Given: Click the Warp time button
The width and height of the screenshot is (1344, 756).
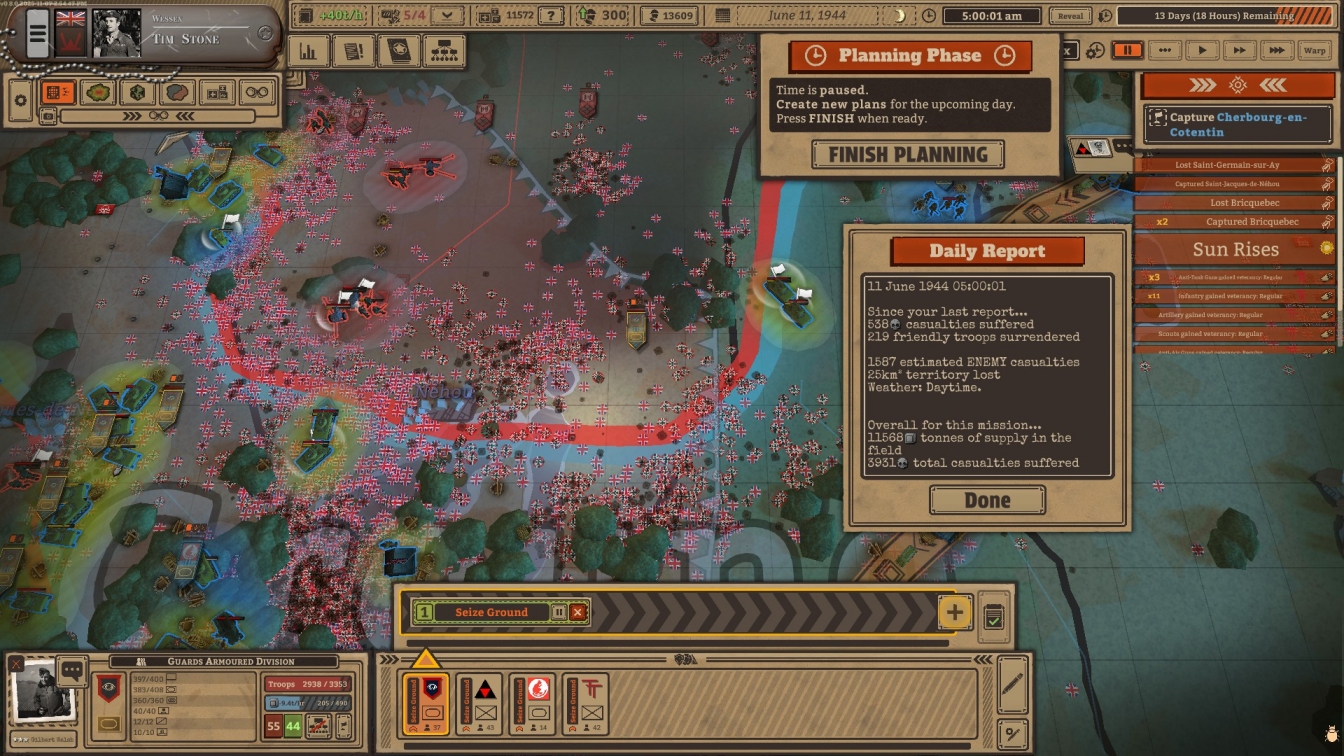Looking at the screenshot, I should [x=1314, y=50].
